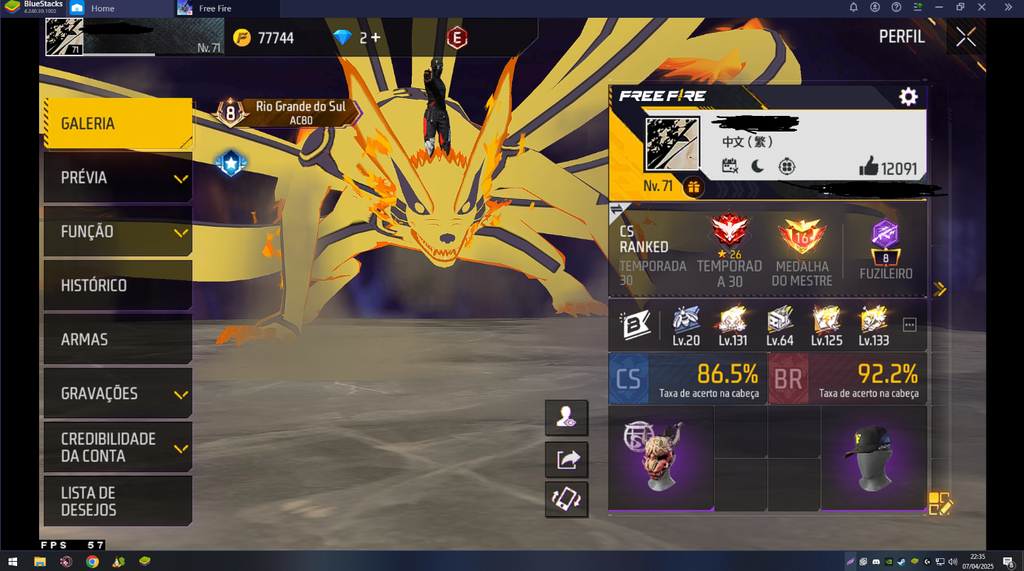Open profile settings gear icon
Image resolution: width=1024 pixels, height=571 pixels.
click(908, 96)
